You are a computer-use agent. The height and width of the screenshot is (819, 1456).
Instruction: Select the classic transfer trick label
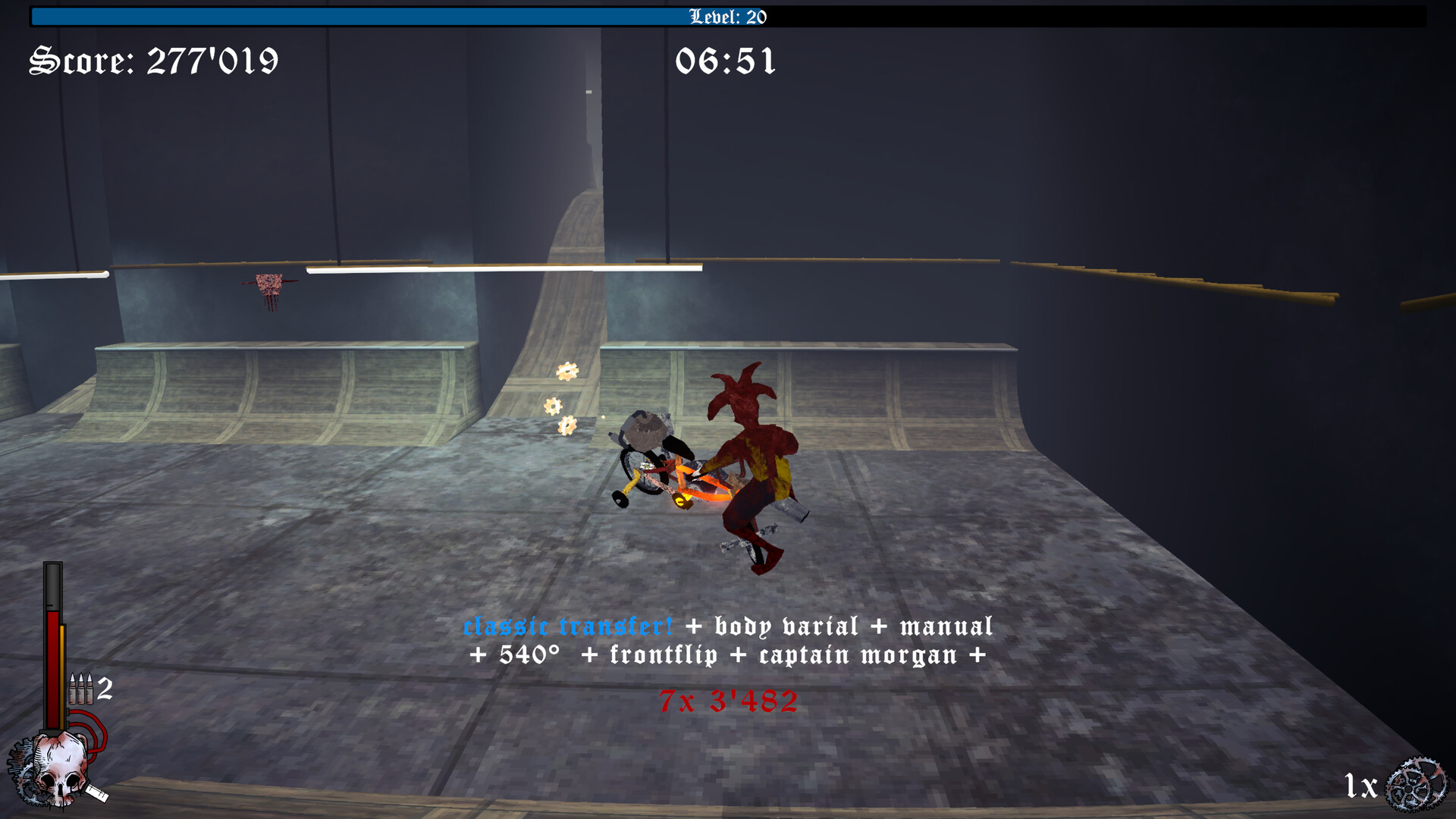[x=567, y=626]
